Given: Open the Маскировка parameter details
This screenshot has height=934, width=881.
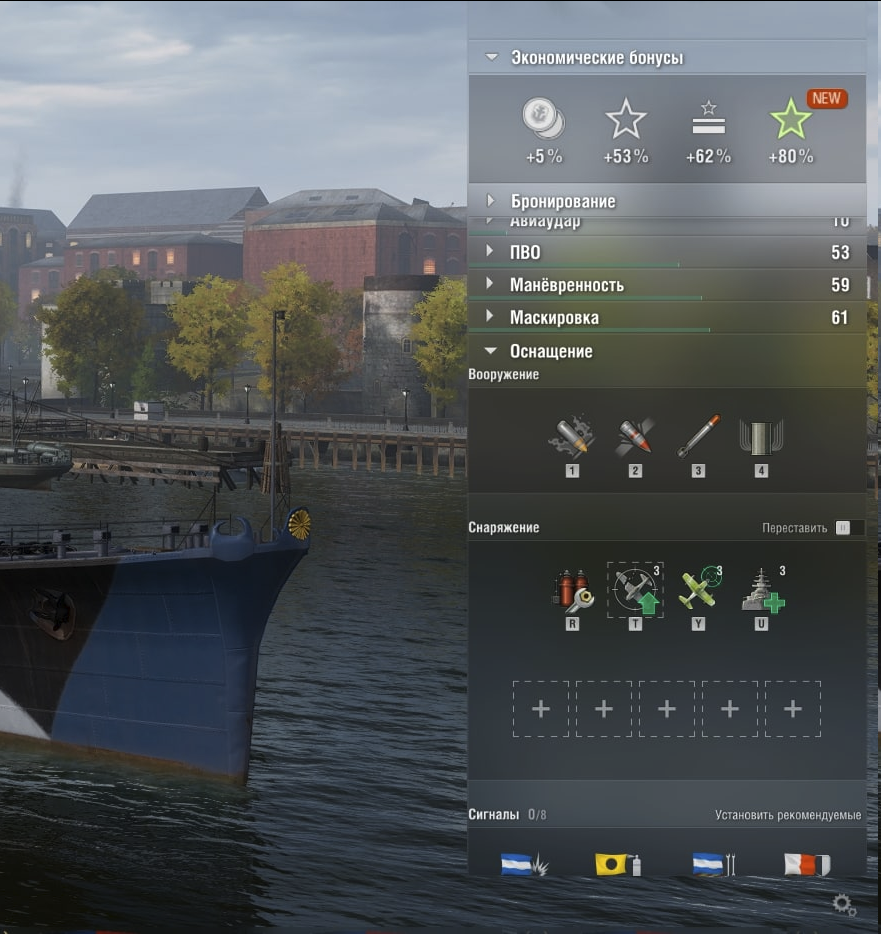Looking at the screenshot, I should coord(554,318).
